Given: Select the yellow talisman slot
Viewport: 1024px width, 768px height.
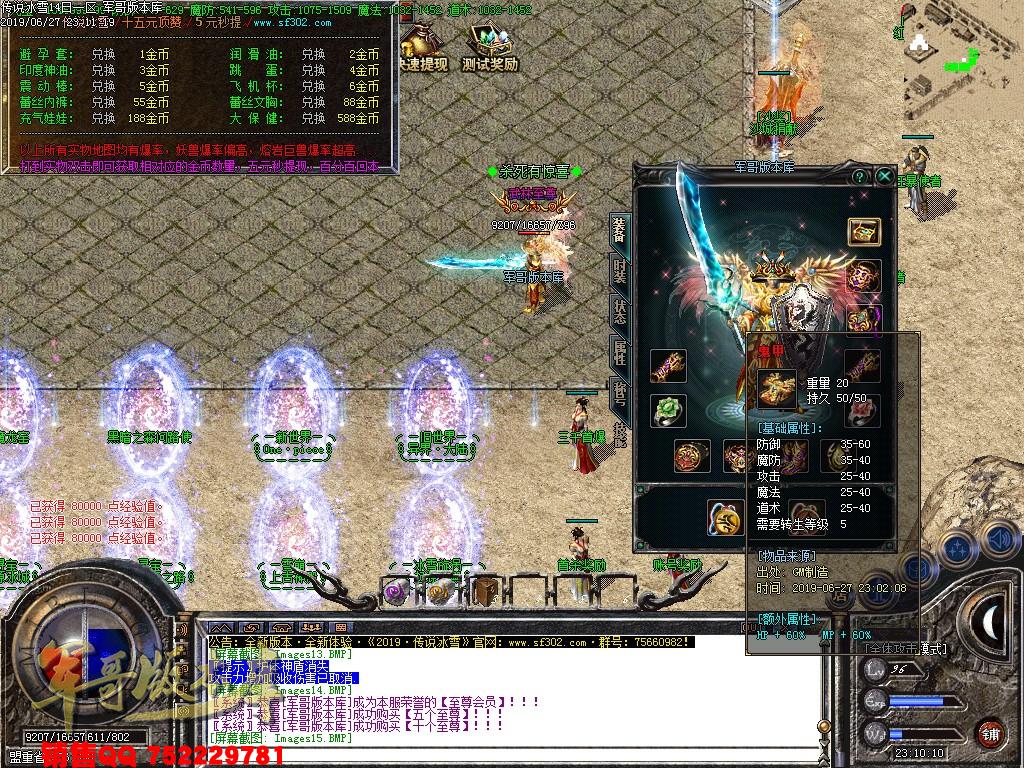Looking at the screenshot, I should [x=725, y=516].
